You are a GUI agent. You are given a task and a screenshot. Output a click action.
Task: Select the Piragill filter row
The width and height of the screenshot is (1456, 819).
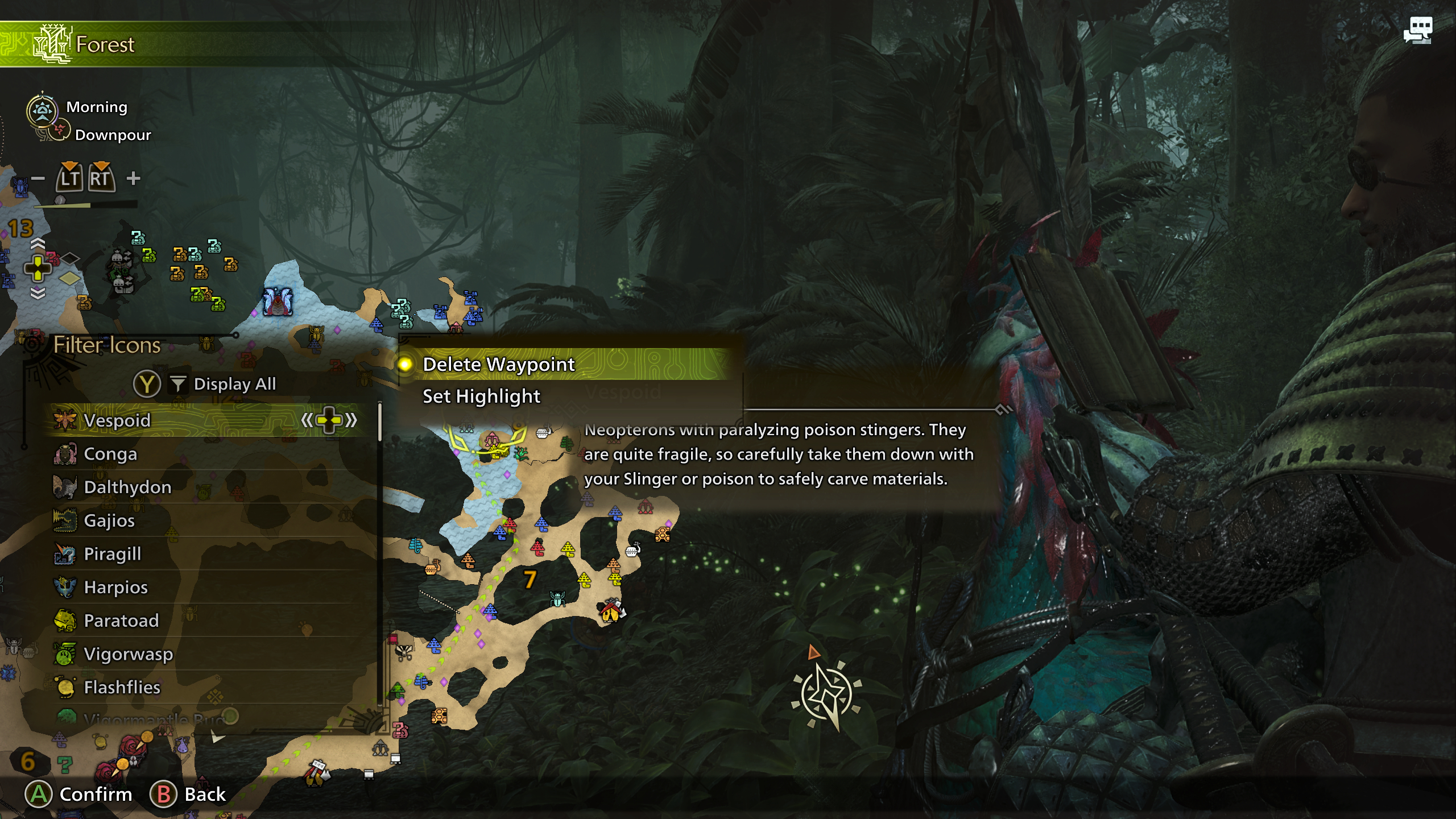click(113, 554)
